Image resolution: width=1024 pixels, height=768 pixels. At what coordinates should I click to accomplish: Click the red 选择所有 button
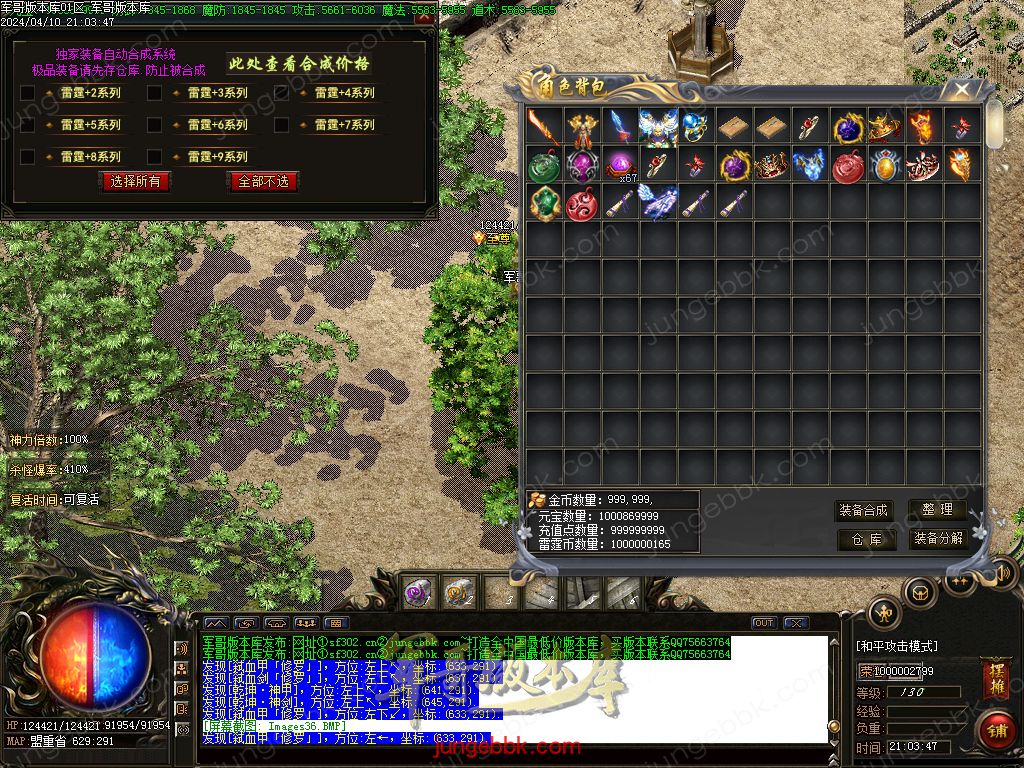pyautogui.click(x=135, y=181)
